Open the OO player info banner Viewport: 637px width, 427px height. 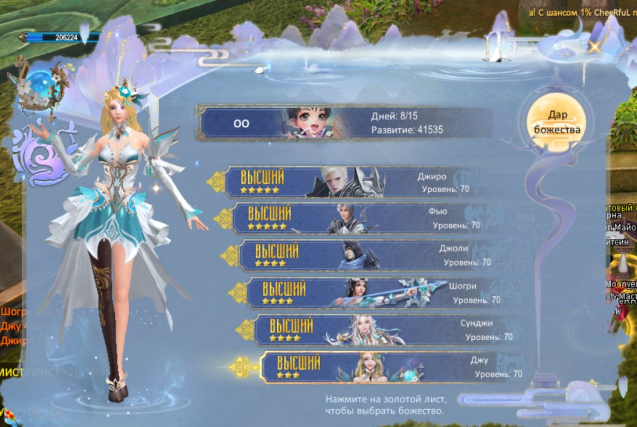(x=346, y=123)
